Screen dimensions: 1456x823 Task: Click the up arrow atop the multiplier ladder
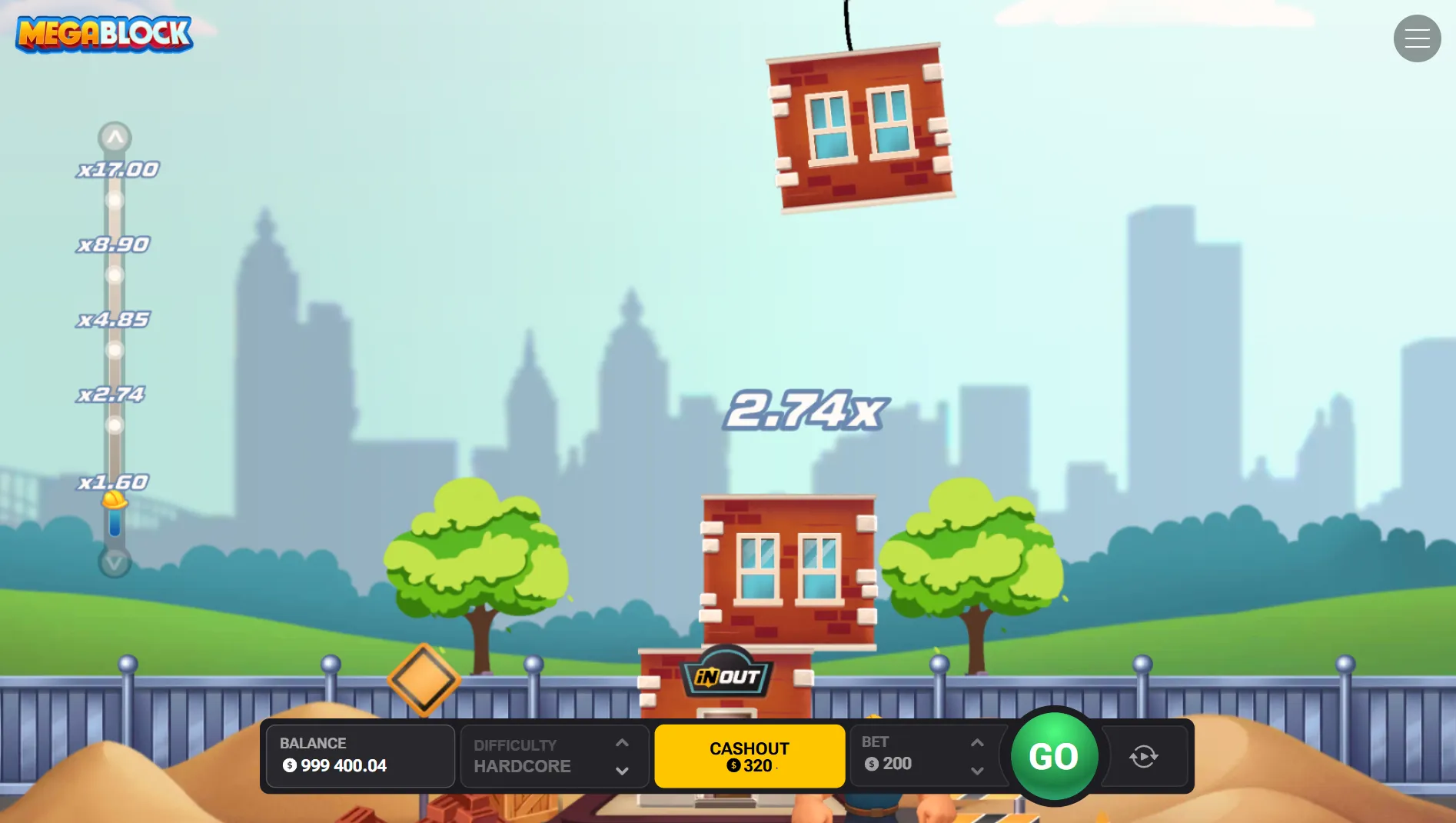[x=115, y=136]
